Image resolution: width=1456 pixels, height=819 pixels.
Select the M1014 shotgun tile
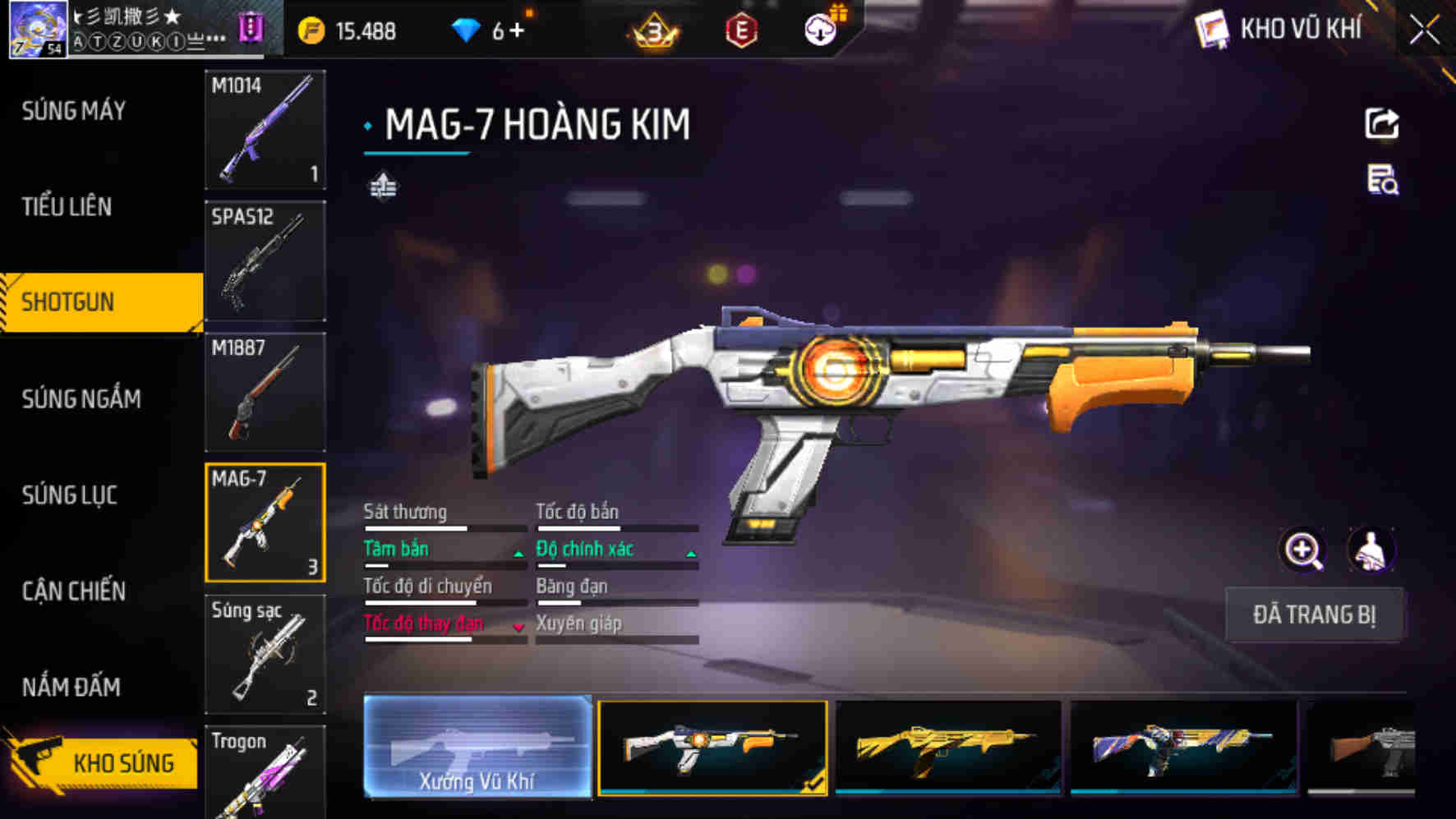pyautogui.click(x=265, y=130)
